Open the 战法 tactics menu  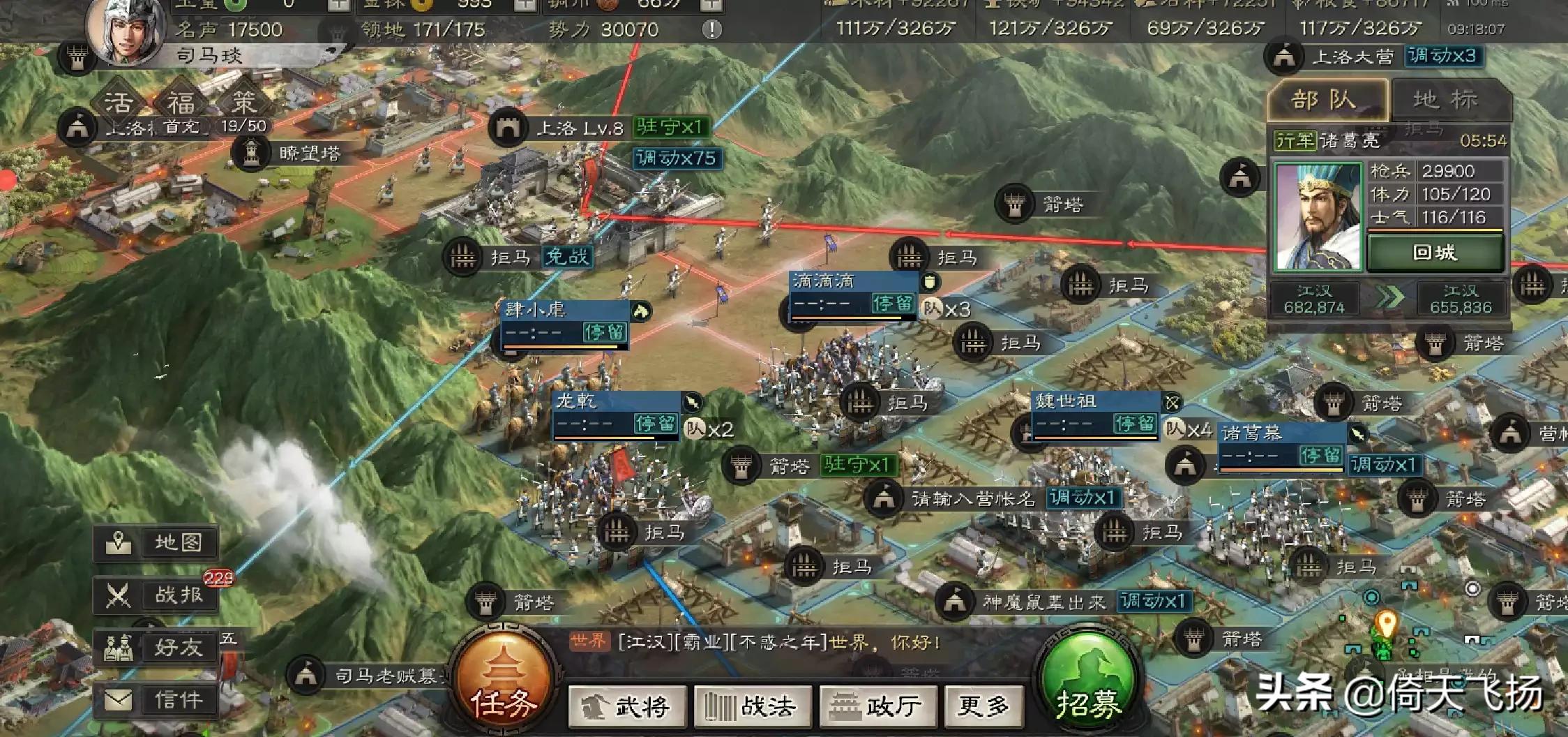click(x=752, y=706)
